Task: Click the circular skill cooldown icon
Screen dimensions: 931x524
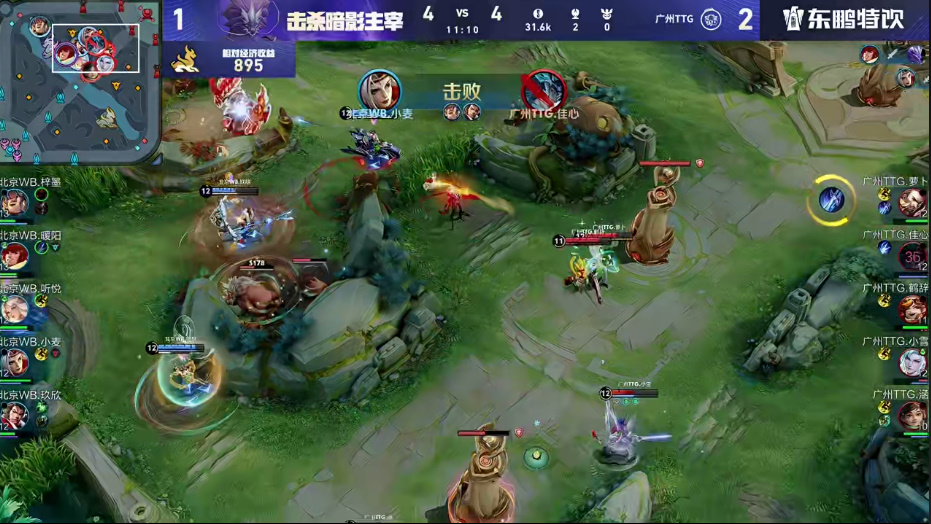Action: 831,199
